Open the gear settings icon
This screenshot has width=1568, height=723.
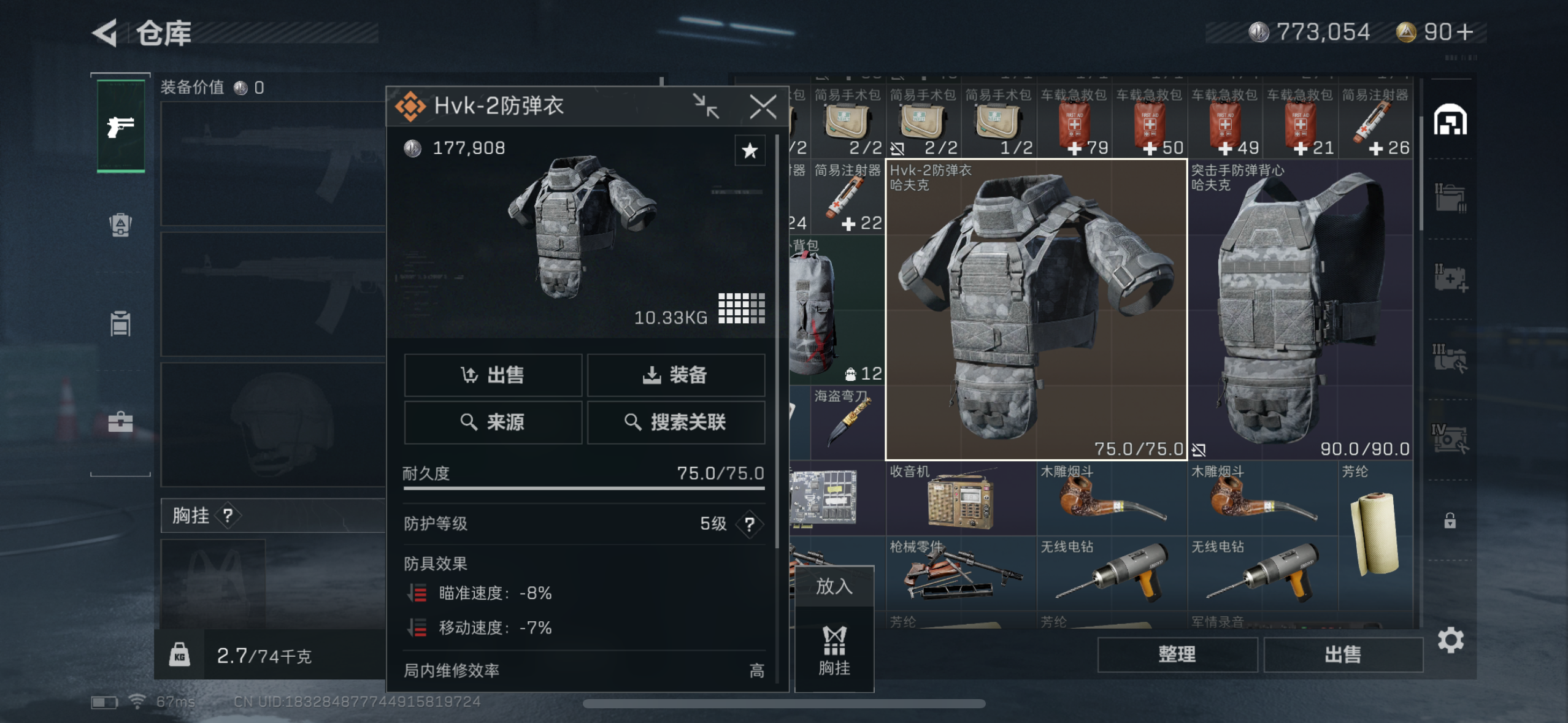coord(1451,641)
